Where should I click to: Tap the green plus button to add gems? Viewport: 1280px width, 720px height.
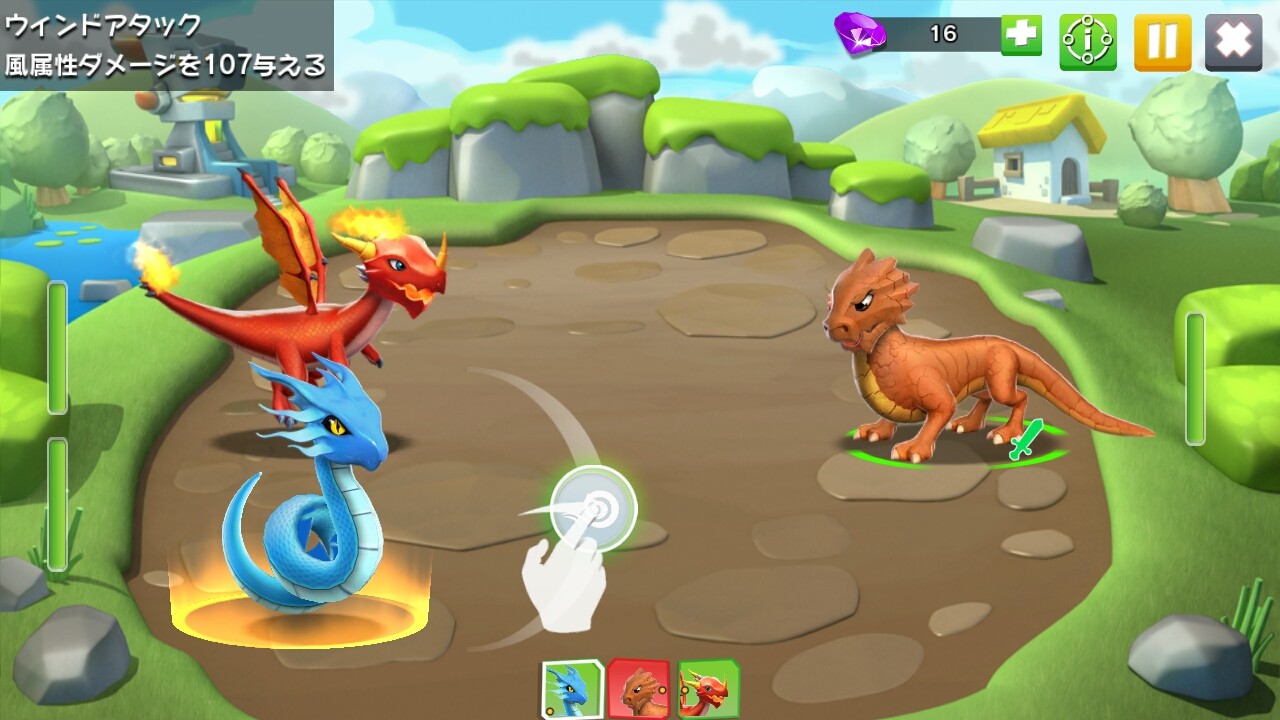(x=1021, y=35)
